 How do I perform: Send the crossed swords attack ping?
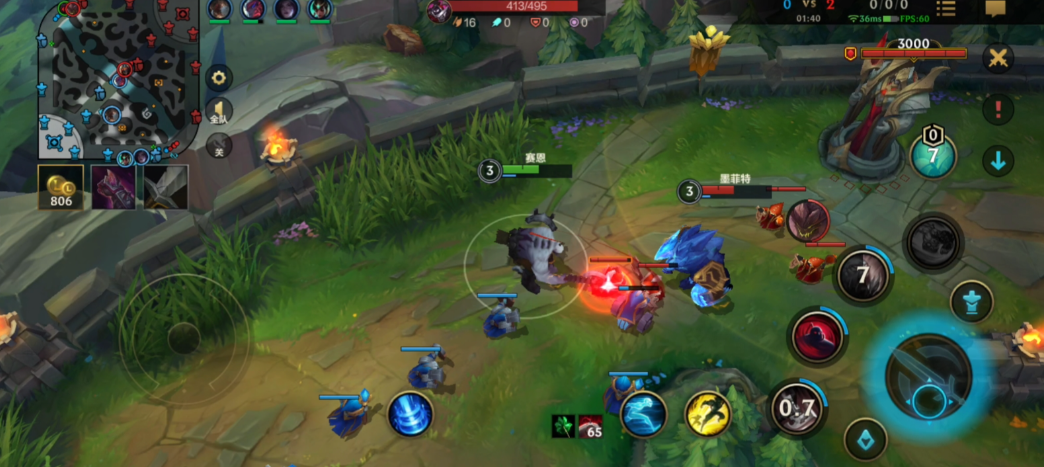coord(997,58)
